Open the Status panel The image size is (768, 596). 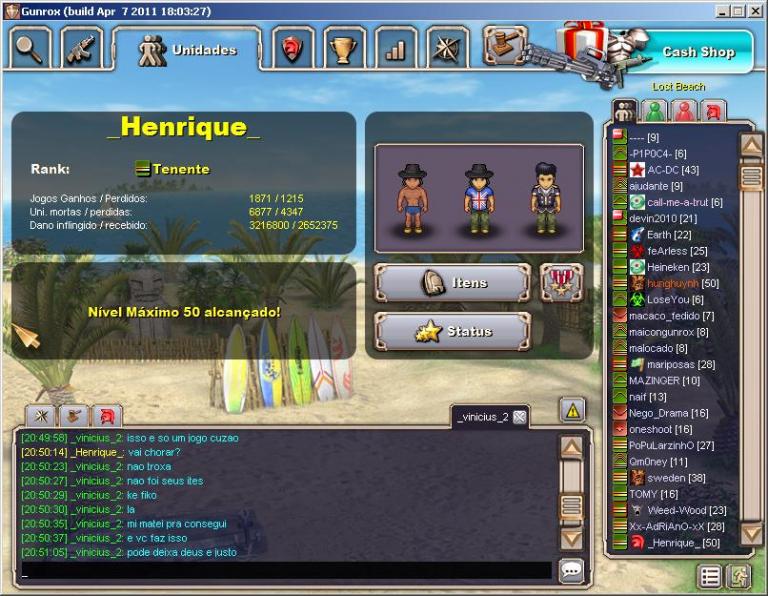452,332
